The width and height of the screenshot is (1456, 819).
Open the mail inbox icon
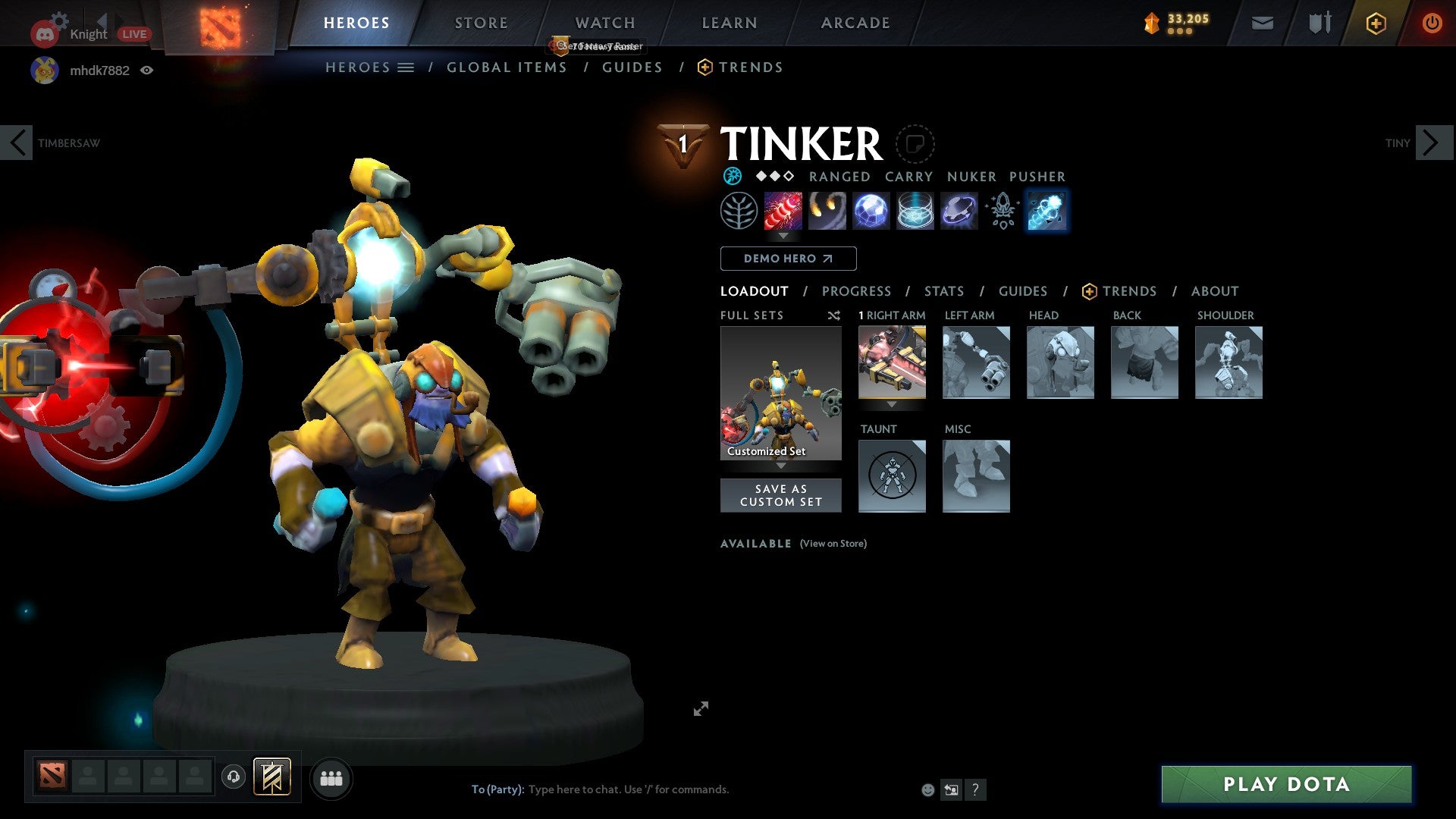coord(1262,23)
